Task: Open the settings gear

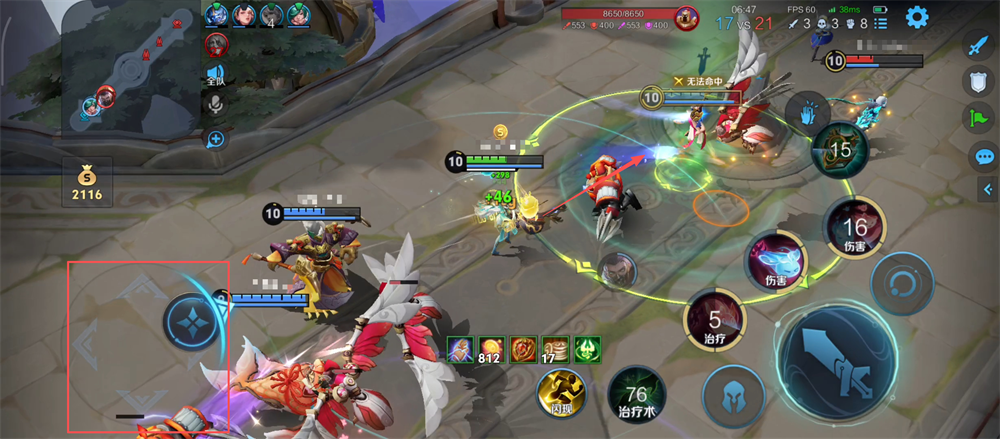Action: (916, 17)
